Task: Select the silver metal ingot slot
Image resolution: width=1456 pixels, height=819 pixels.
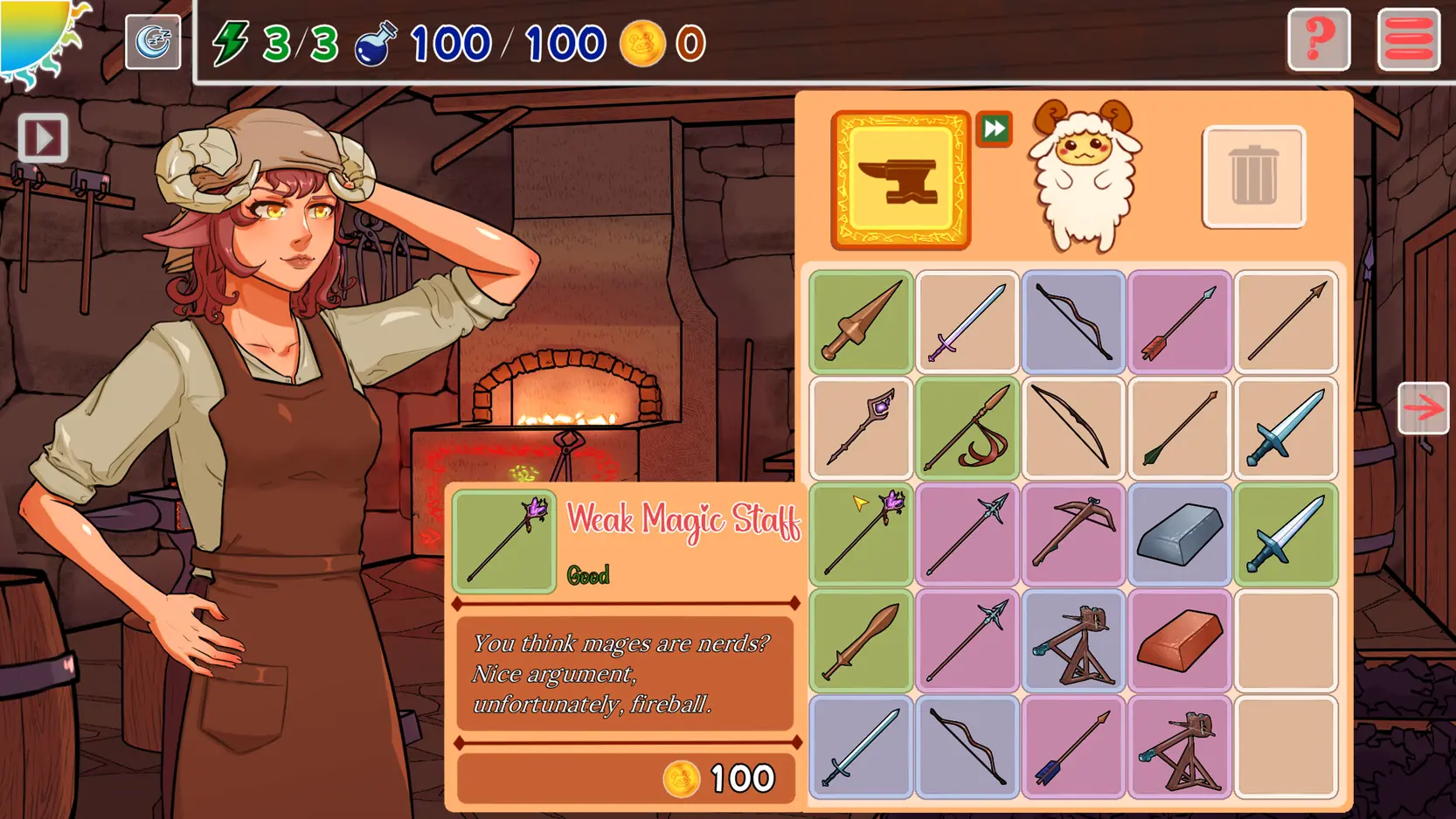Action: 1179,534
